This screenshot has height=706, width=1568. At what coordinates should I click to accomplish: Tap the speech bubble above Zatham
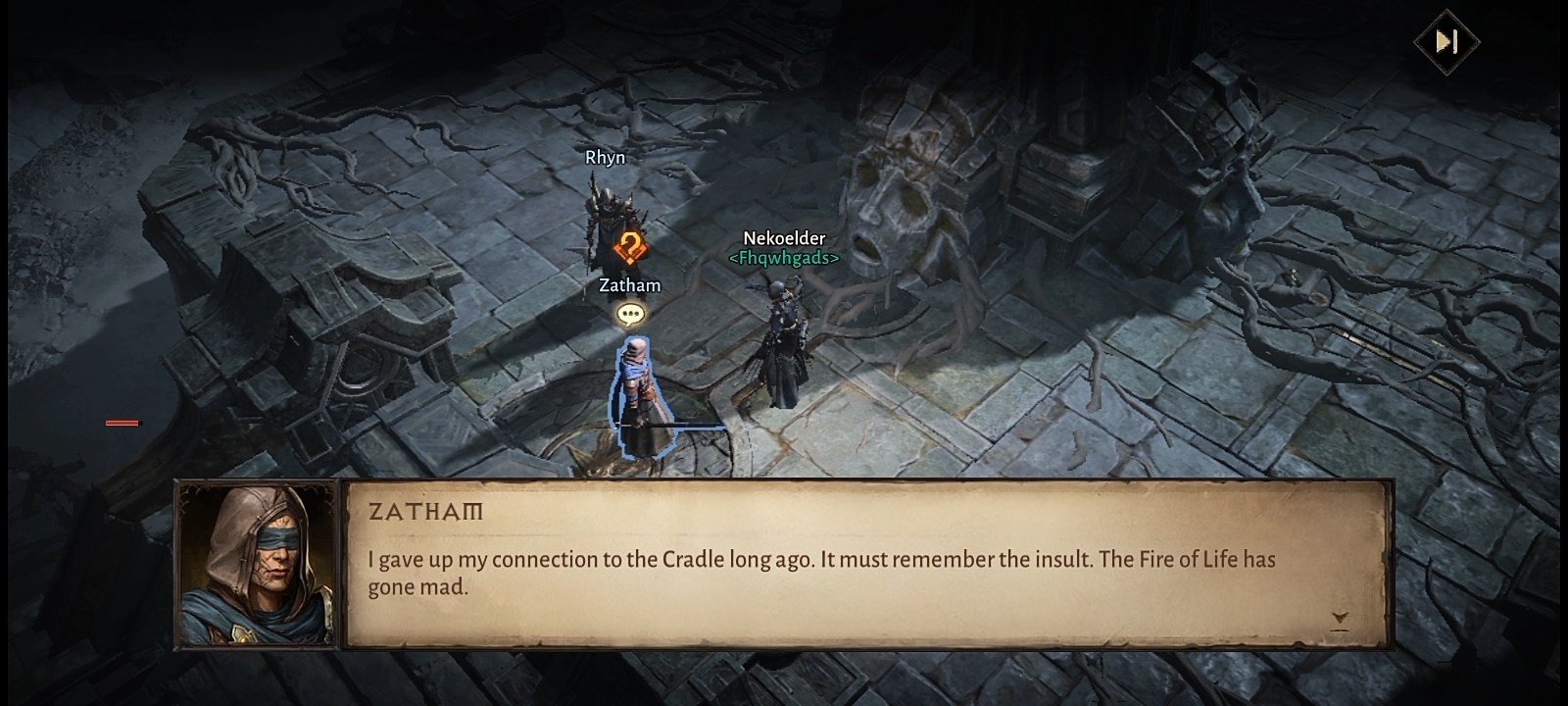pos(631,315)
